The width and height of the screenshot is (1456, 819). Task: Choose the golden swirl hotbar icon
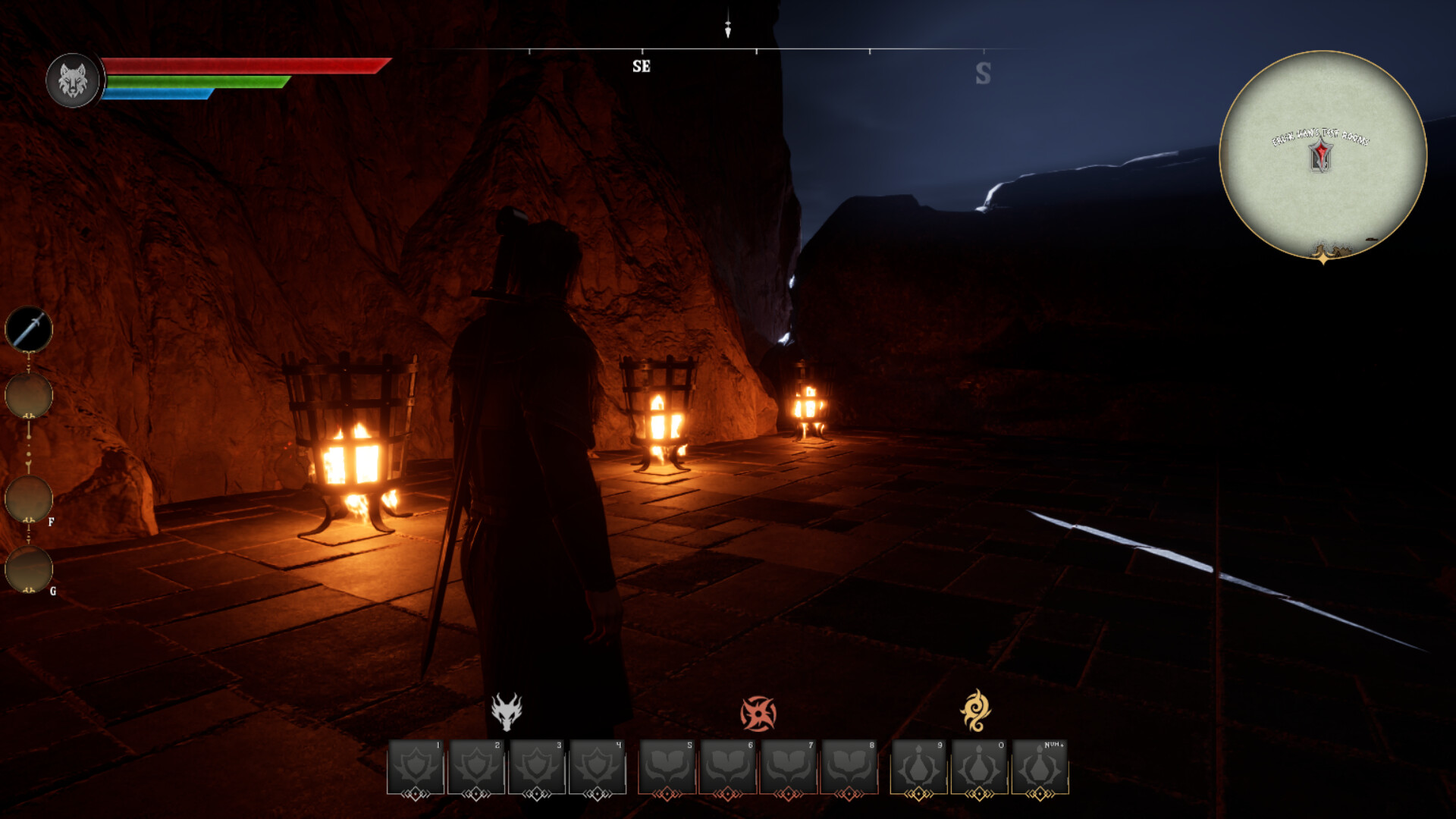tap(975, 711)
